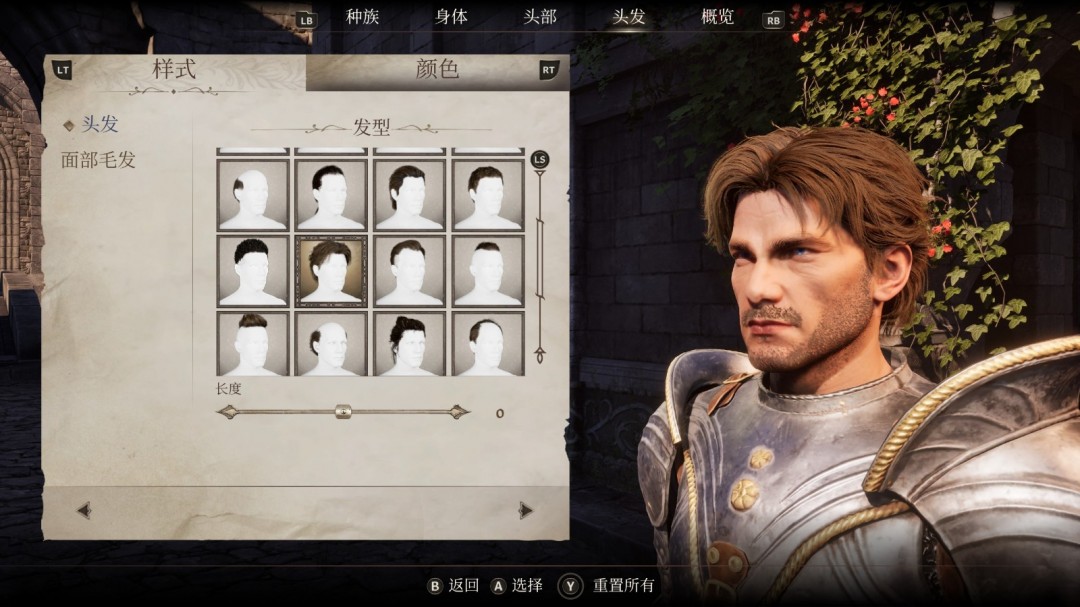1080x607 pixels.
Task: Switch to the 颜色 panel tab
Action: click(x=437, y=70)
